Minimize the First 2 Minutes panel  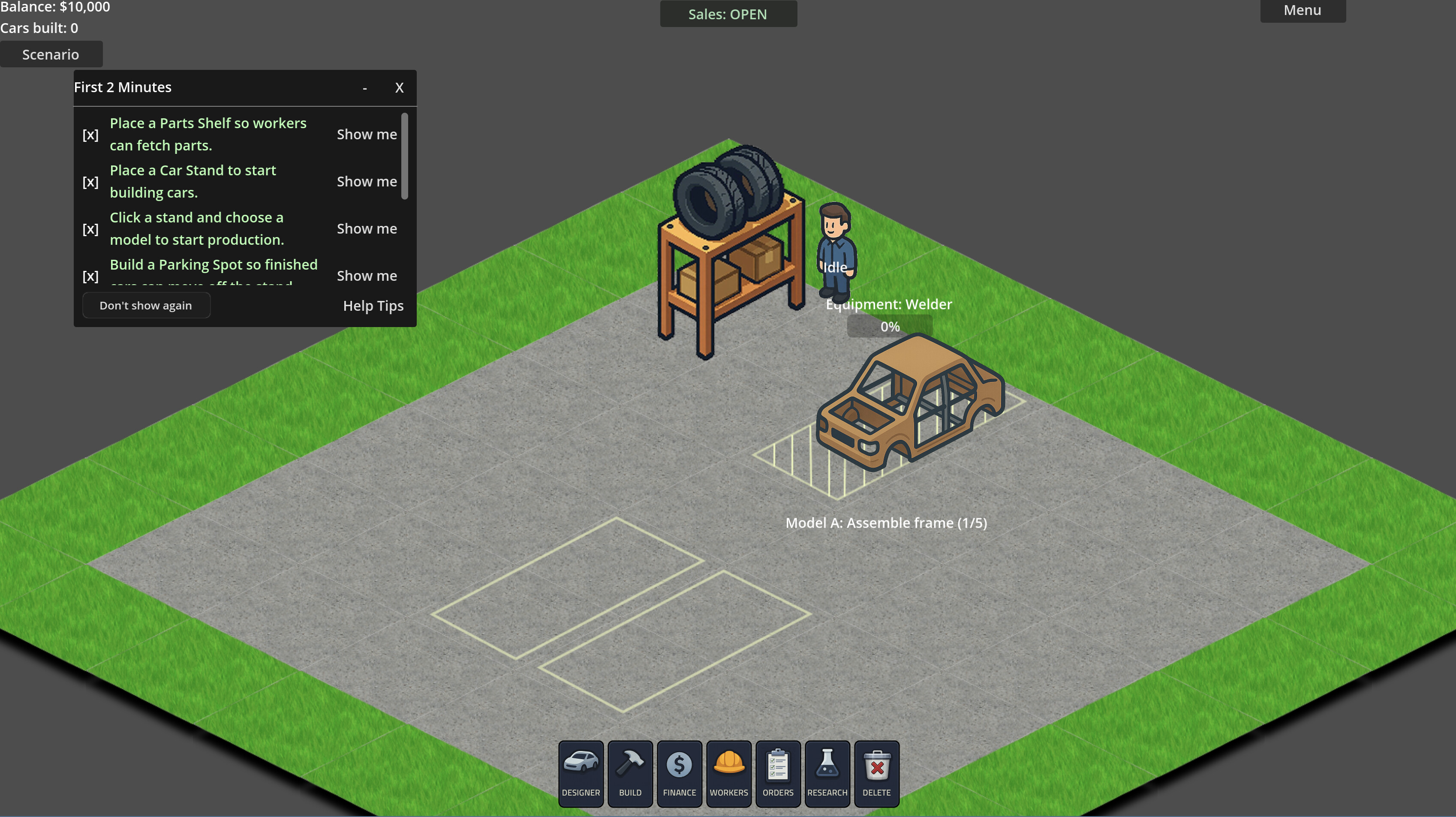click(x=364, y=88)
